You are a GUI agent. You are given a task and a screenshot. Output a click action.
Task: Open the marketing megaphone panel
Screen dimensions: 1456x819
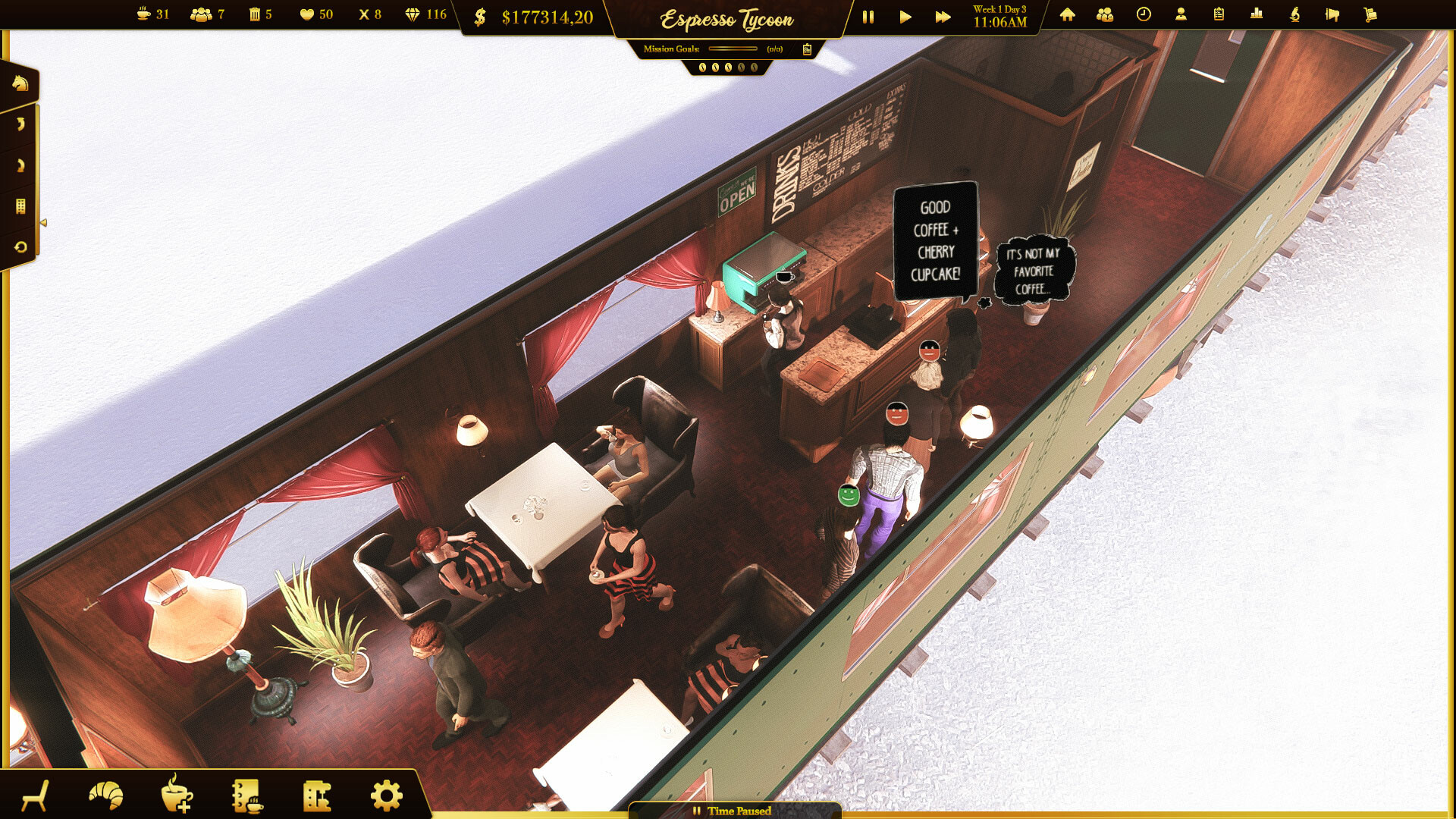1332,14
